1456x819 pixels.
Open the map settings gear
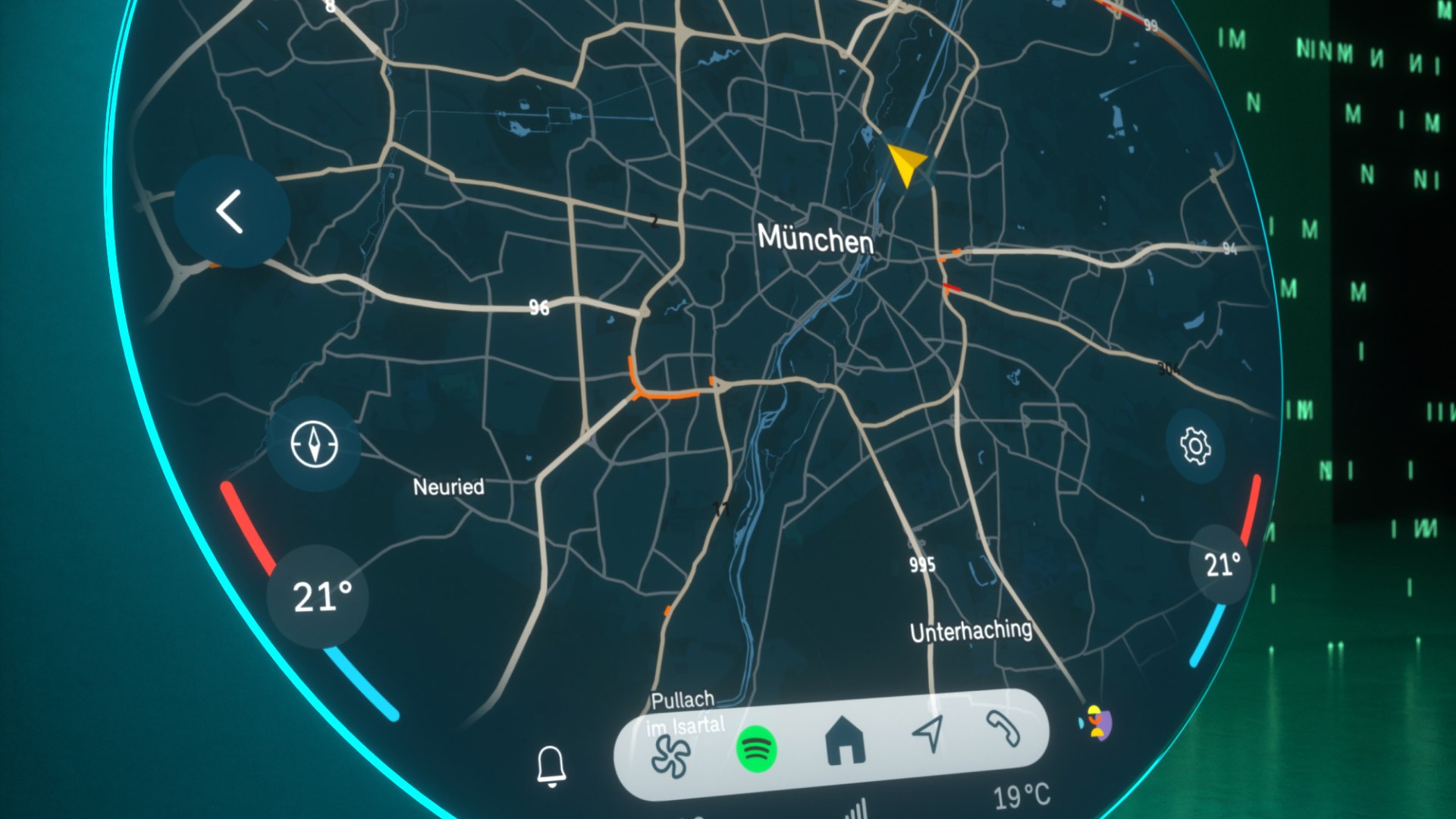click(x=1195, y=447)
